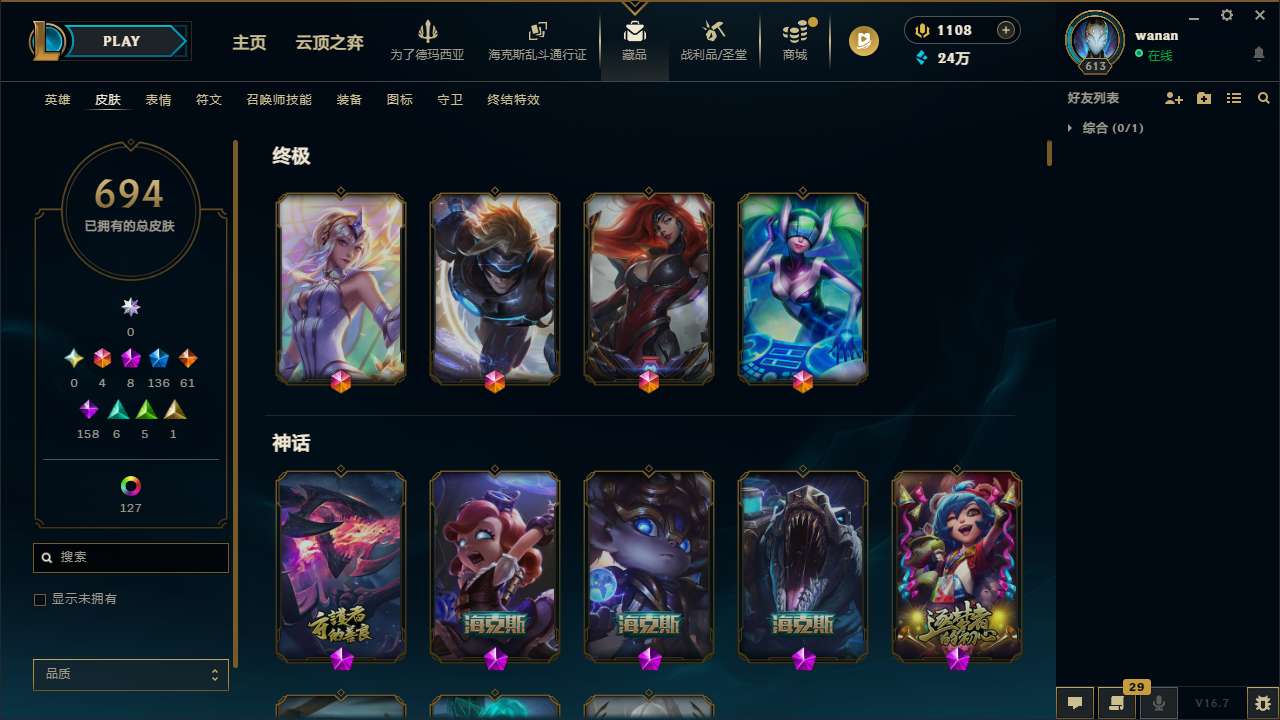This screenshot has width=1280, height=720.
Task: Click the add friend icon
Action: click(x=1174, y=98)
